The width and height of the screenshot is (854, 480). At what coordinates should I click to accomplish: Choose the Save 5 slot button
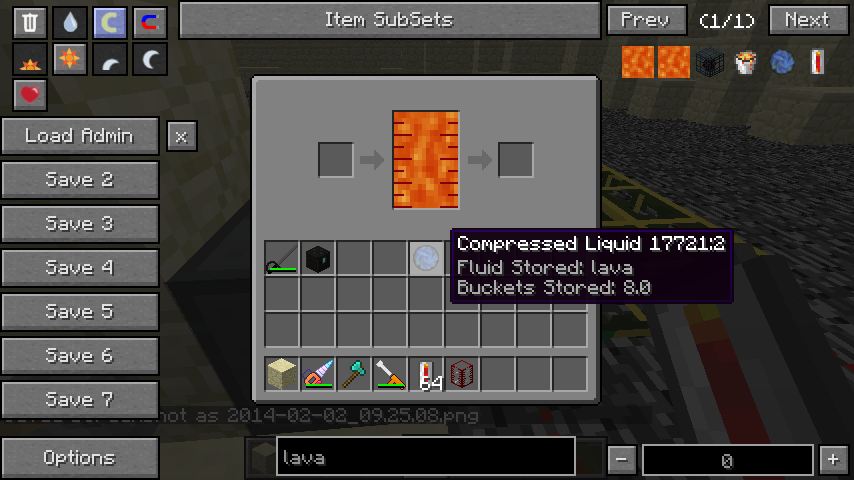pos(80,312)
